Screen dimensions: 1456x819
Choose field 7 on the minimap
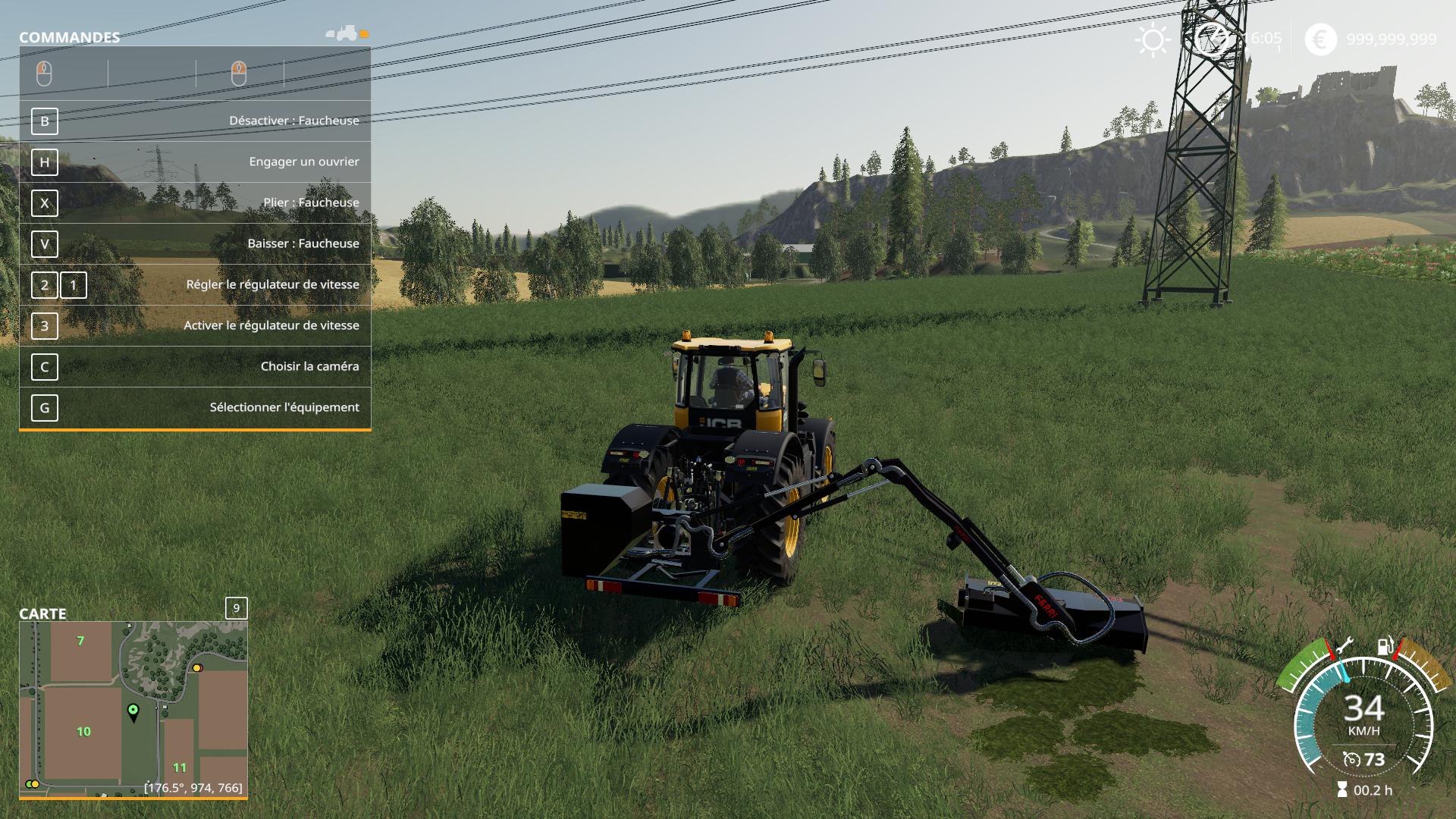coord(80,642)
